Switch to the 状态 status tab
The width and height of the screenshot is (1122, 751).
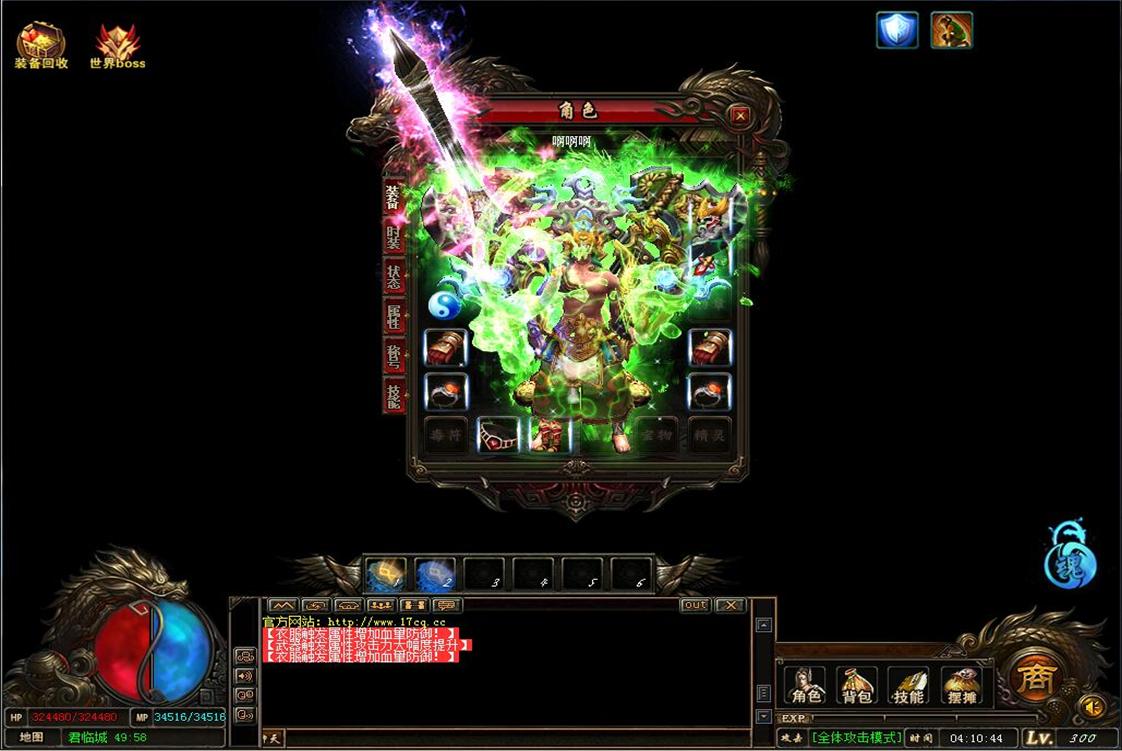pos(394,275)
